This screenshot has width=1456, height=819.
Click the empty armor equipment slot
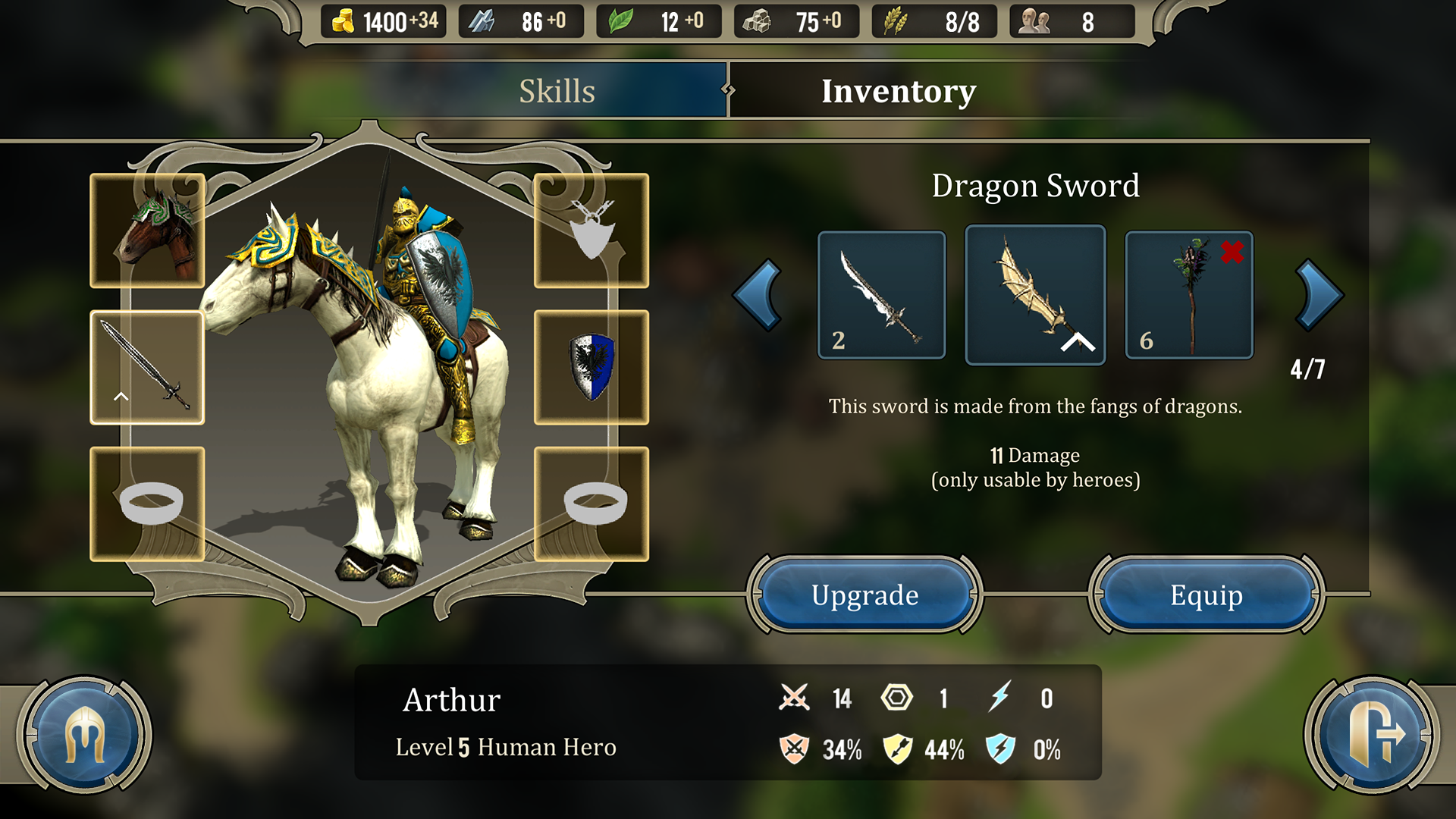[591, 231]
